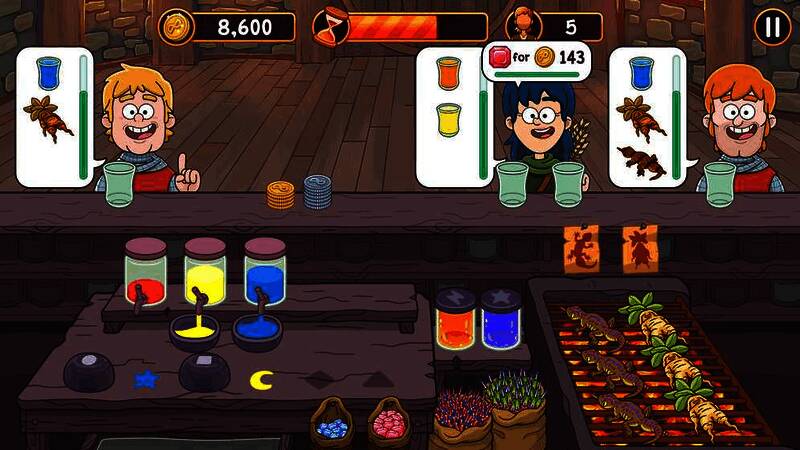Tap the green potion dispenser jar
The height and width of the screenshot is (450, 800).
pyautogui.click(x=146, y=270)
